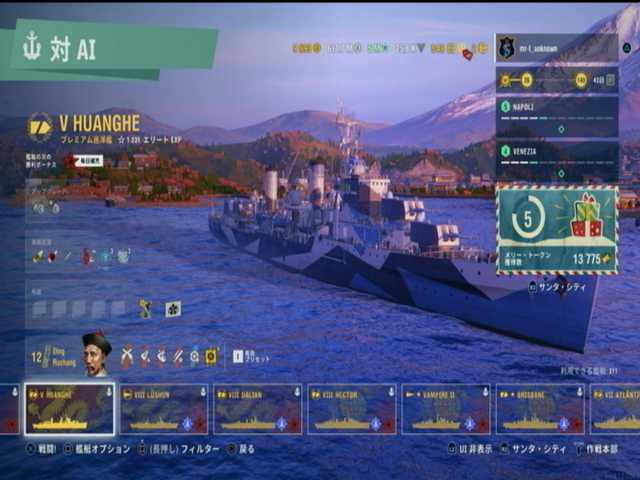Screen dimensions: 640x480
Task: Open the Merry Token gift event banner
Action: click(556, 229)
